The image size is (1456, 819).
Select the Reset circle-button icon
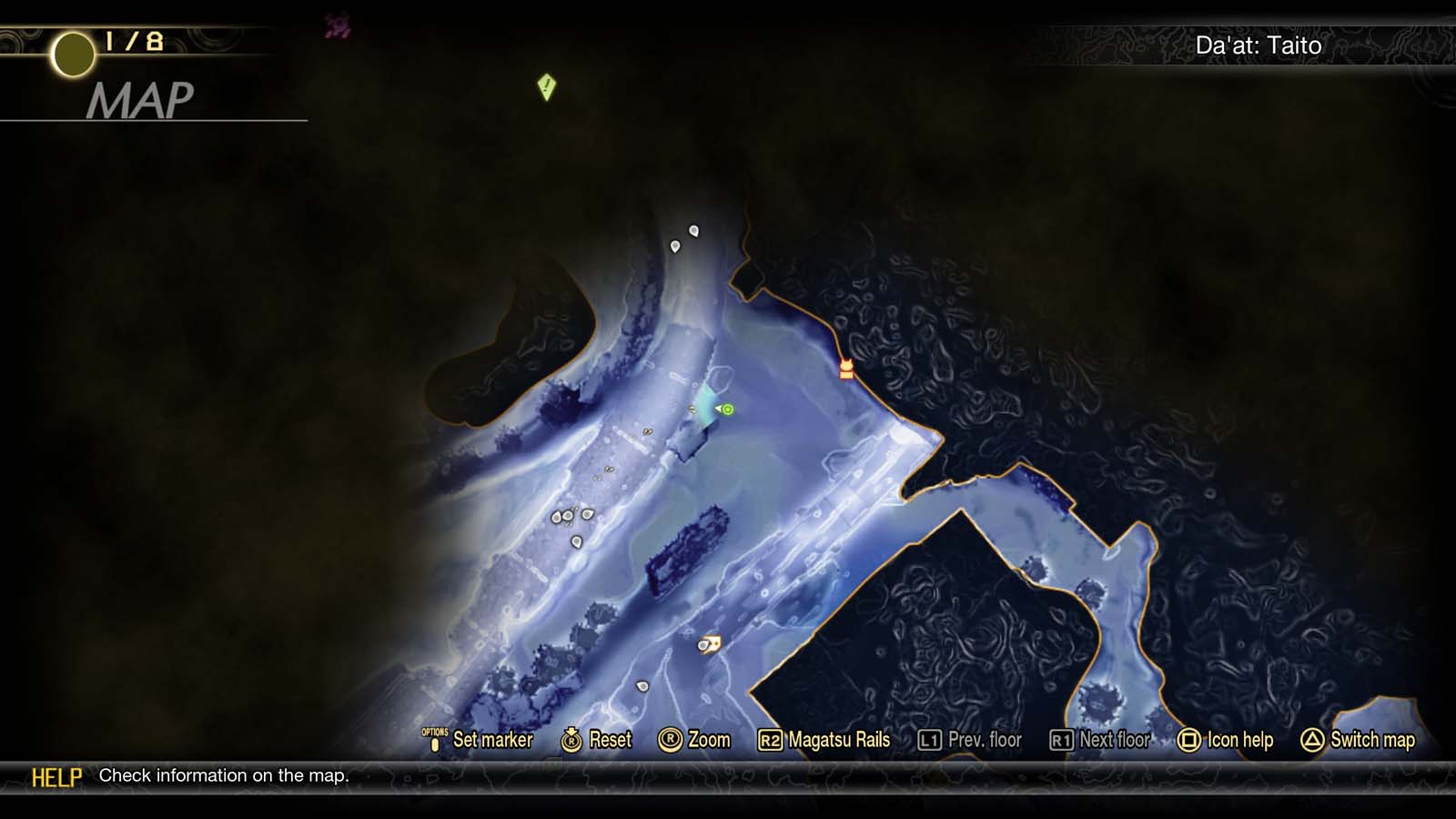click(571, 740)
